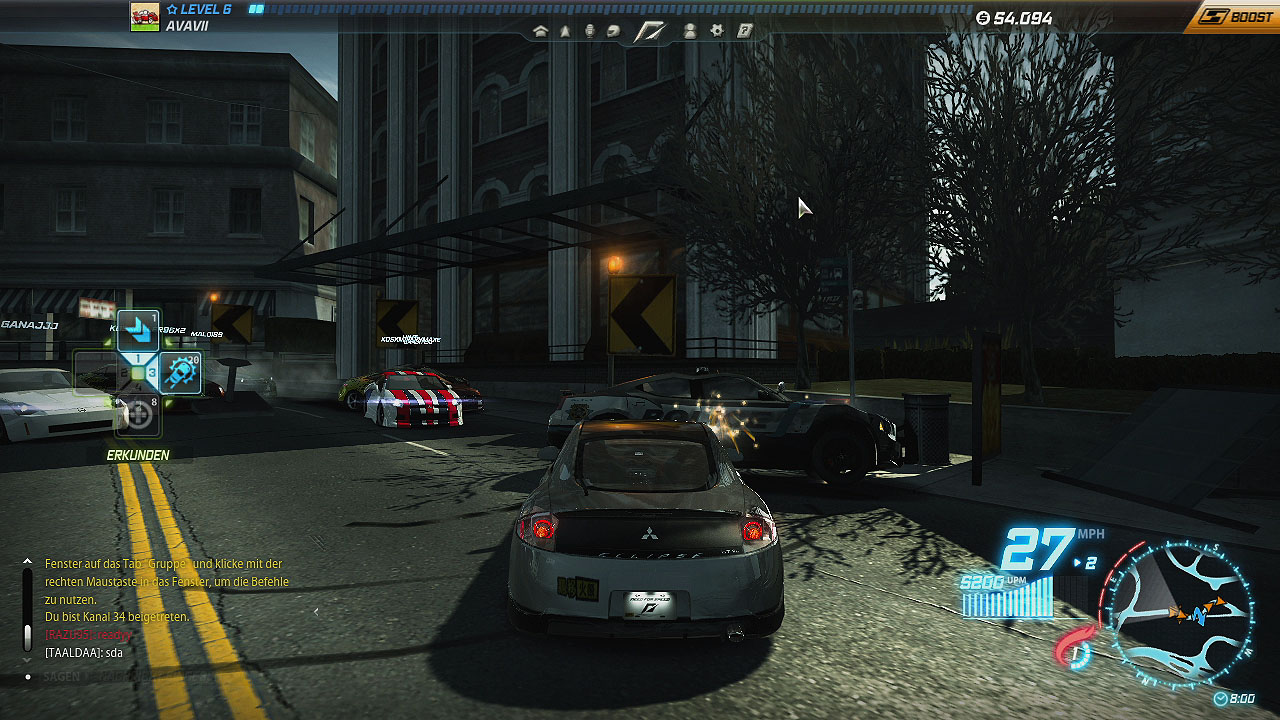1280x720 pixels.
Task: Trigger the crosshair powerup with 8 charges
Action: [138, 414]
